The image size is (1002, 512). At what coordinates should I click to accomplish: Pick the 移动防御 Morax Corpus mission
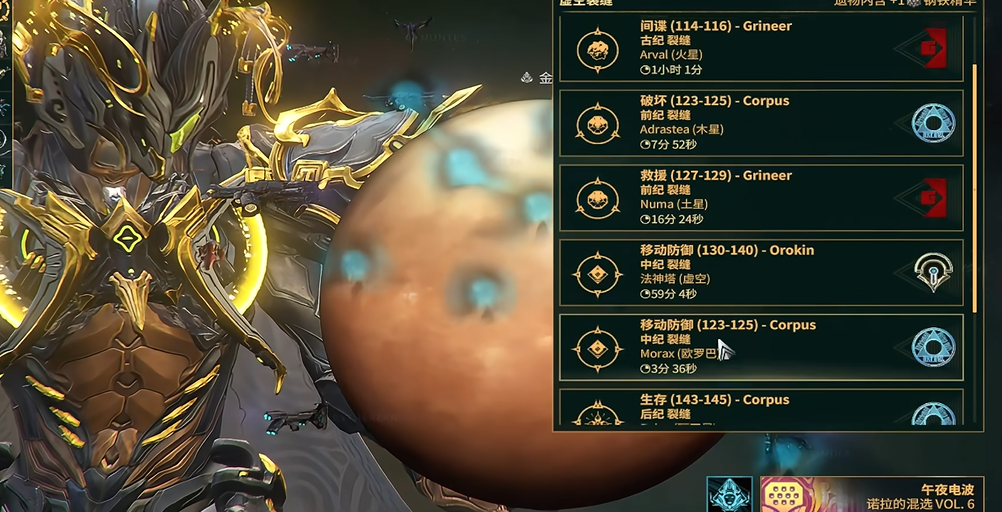(x=760, y=347)
